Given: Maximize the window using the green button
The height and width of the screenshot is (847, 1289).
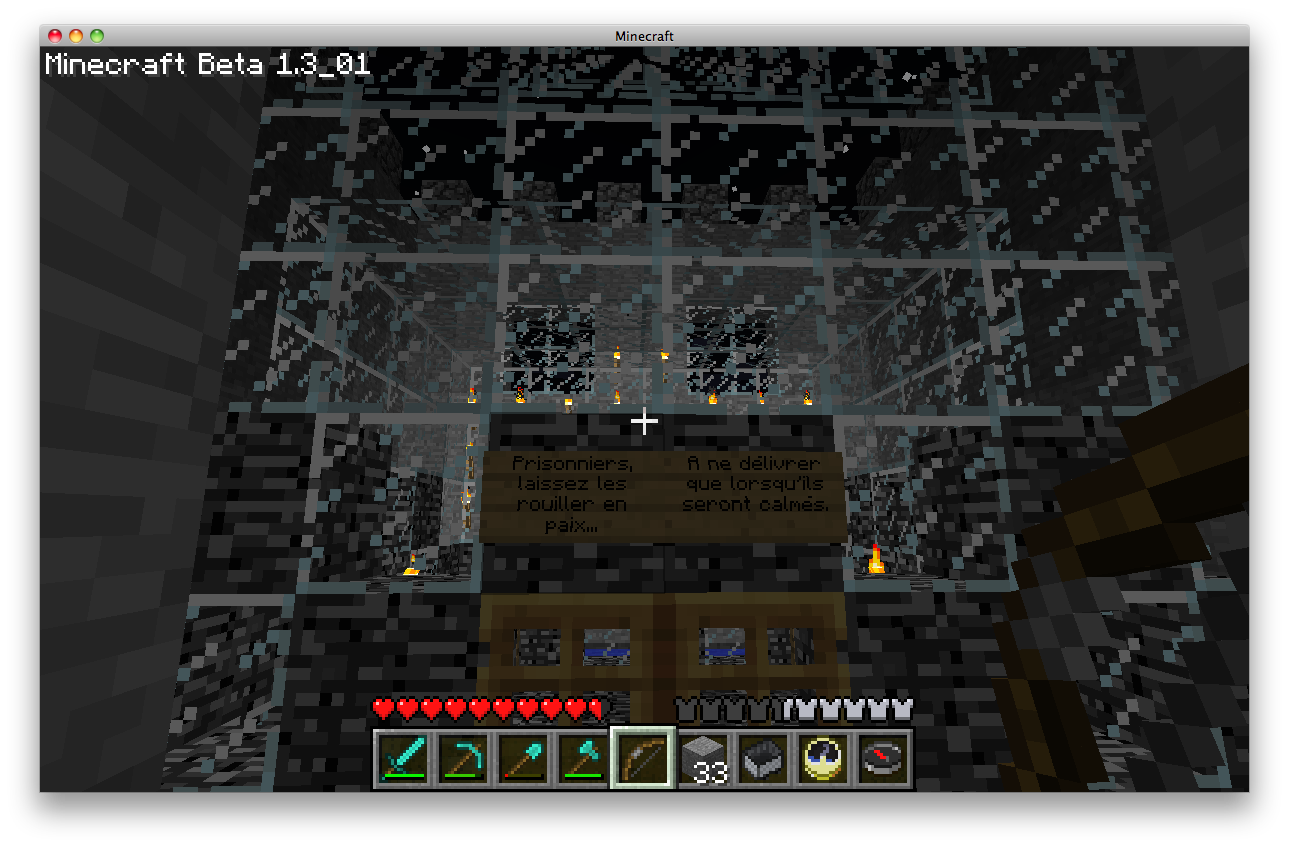Looking at the screenshot, I should [97, 36].
